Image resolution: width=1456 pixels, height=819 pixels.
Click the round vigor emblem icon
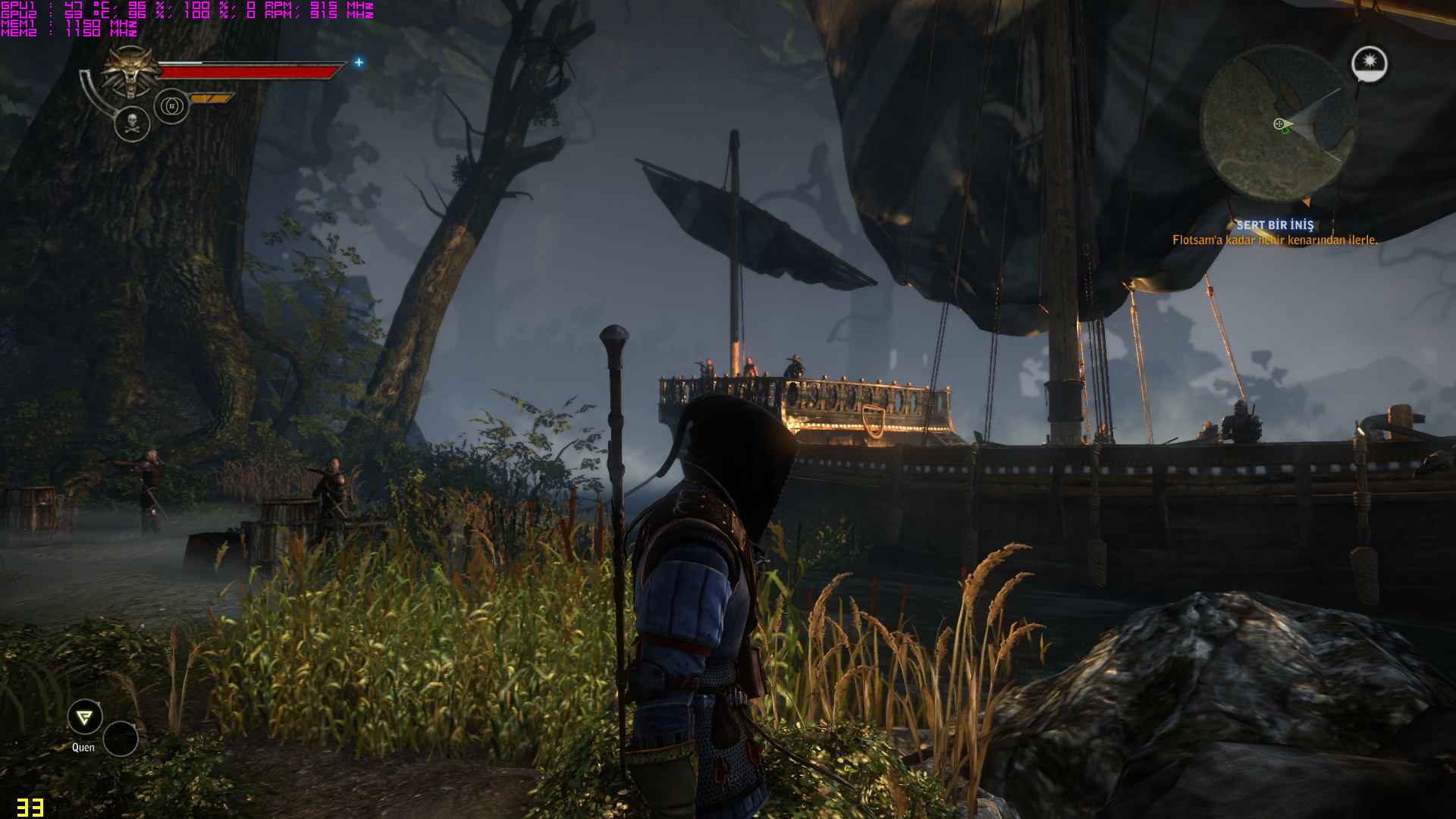171,106
